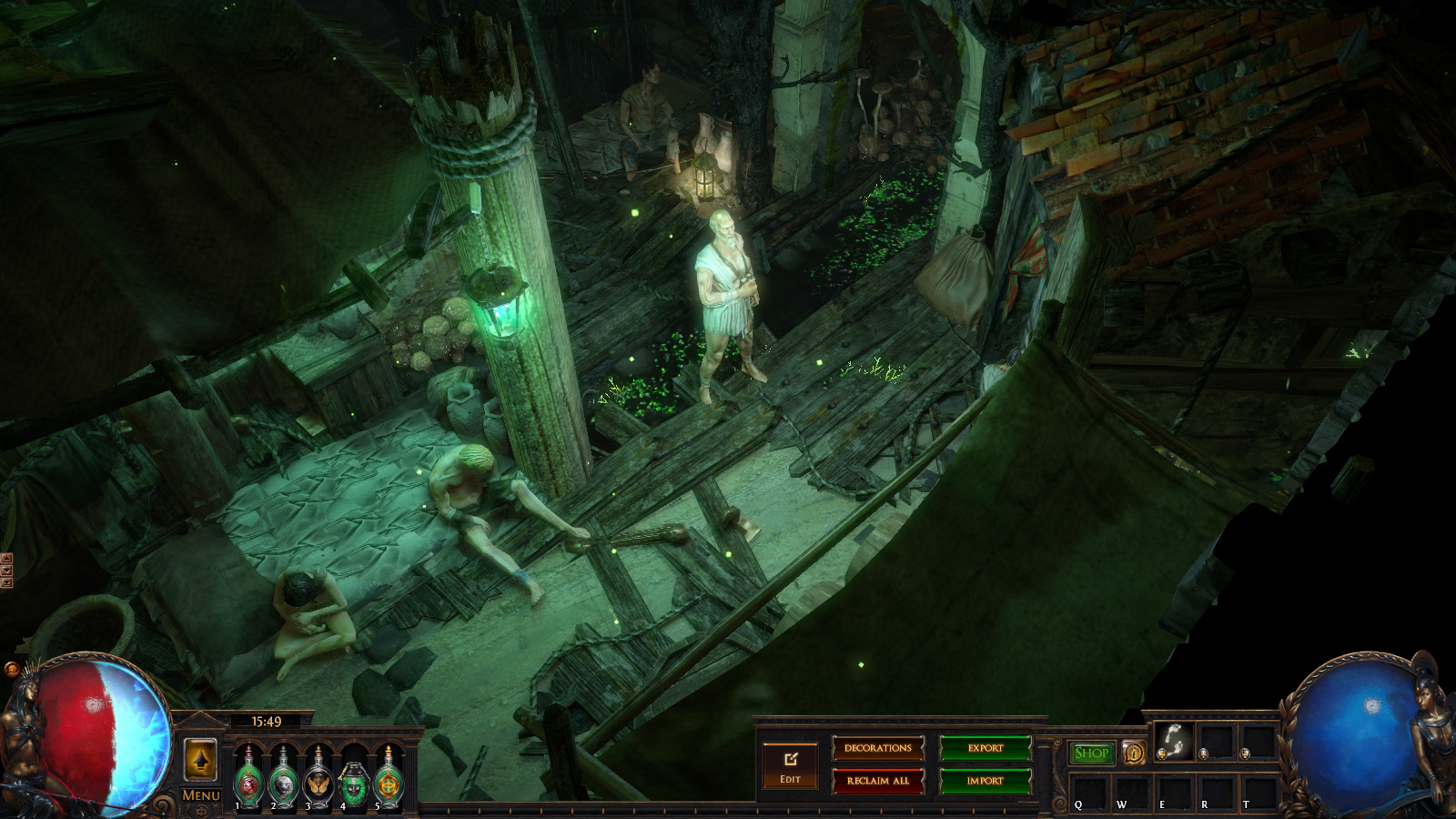
Task: Select the footprints move skill slot
Action: (1173, 741)
